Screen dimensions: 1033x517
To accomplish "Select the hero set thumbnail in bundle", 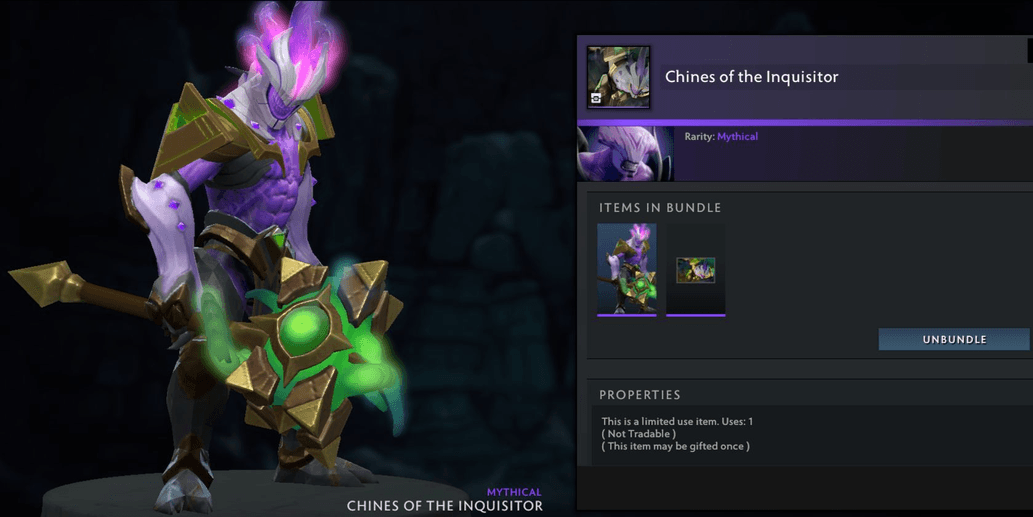I will pos(627,268).
